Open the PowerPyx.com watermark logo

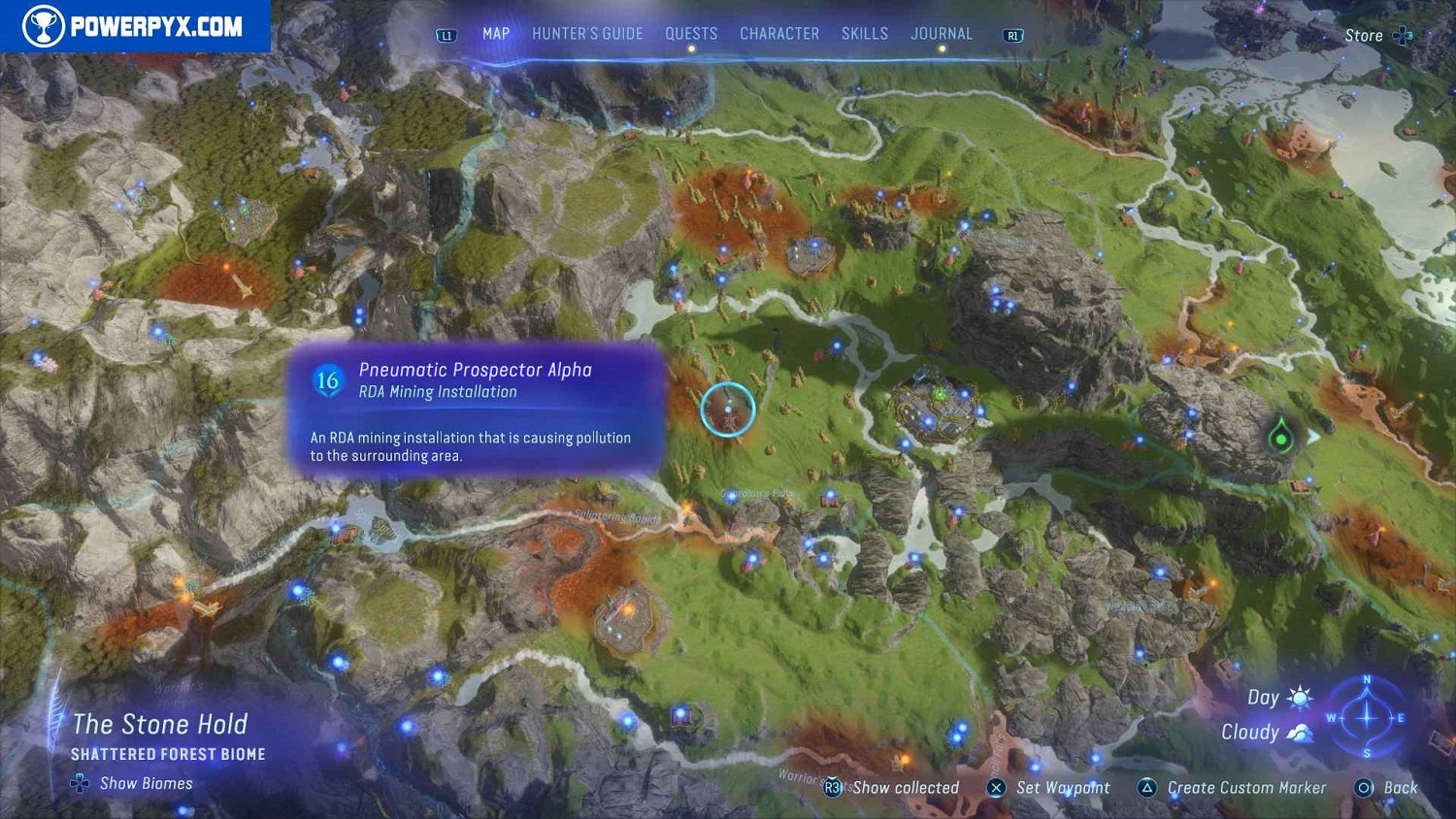click(135, 26)
